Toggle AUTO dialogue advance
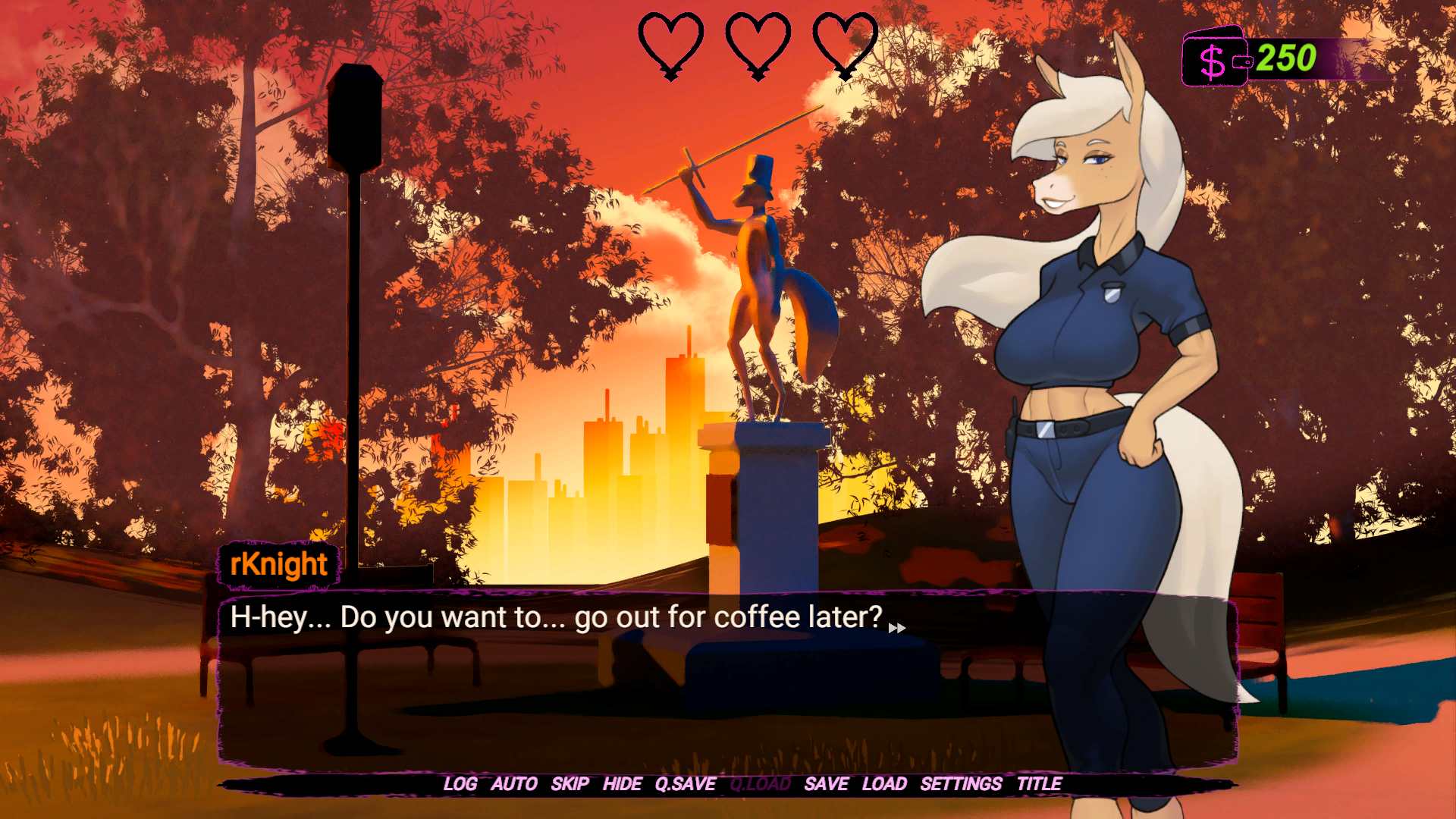The width and height of the screenshot is (1456, 819). (x=513, y=784)
